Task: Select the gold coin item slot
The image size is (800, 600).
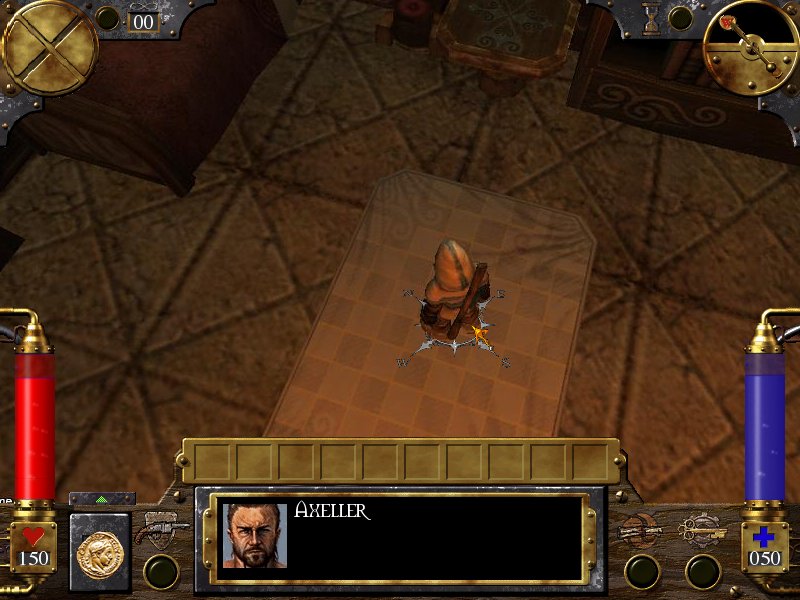Action: [x=100, y=550]
